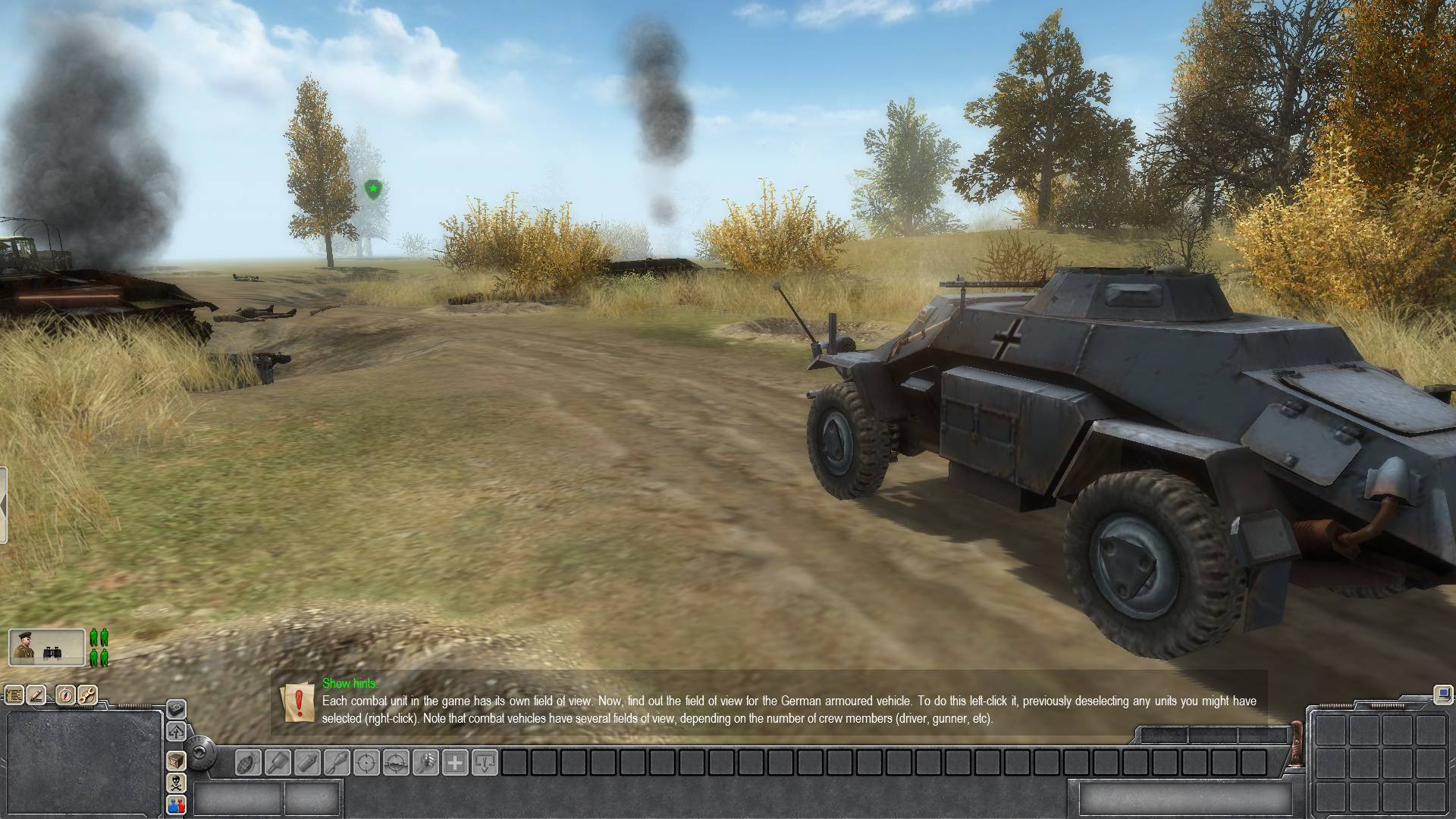
Task: Select the anti-tank rocket grenade icon
Action: point(336,762)
